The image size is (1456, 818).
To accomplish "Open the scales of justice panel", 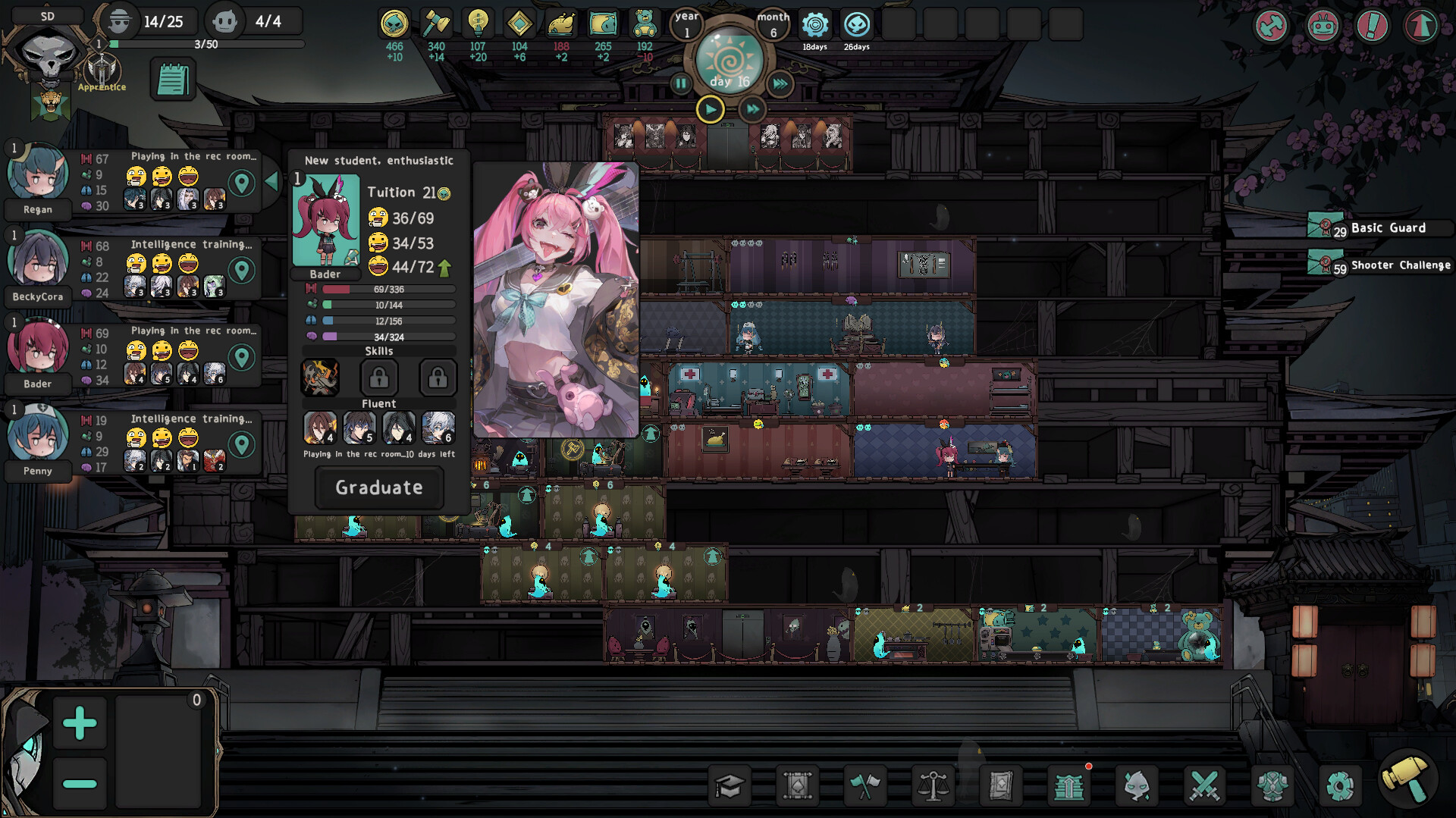I will click(933, 786).
